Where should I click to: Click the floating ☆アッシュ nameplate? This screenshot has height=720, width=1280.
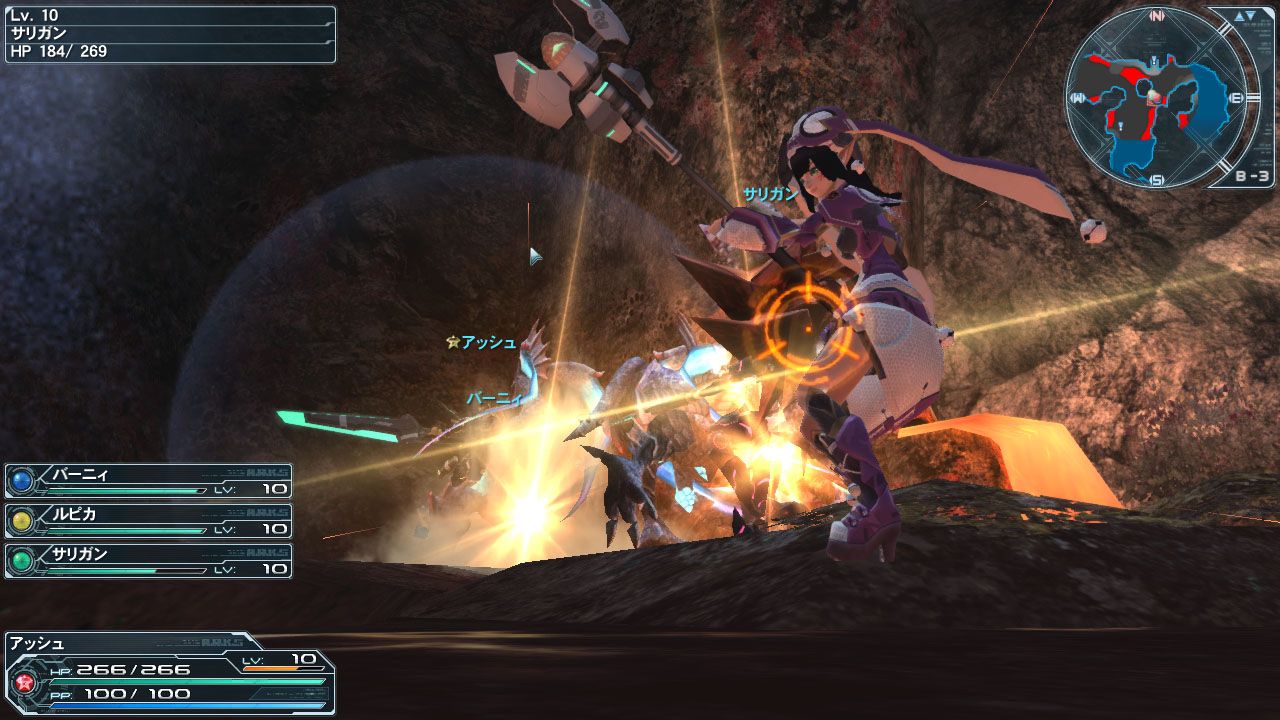480,342
